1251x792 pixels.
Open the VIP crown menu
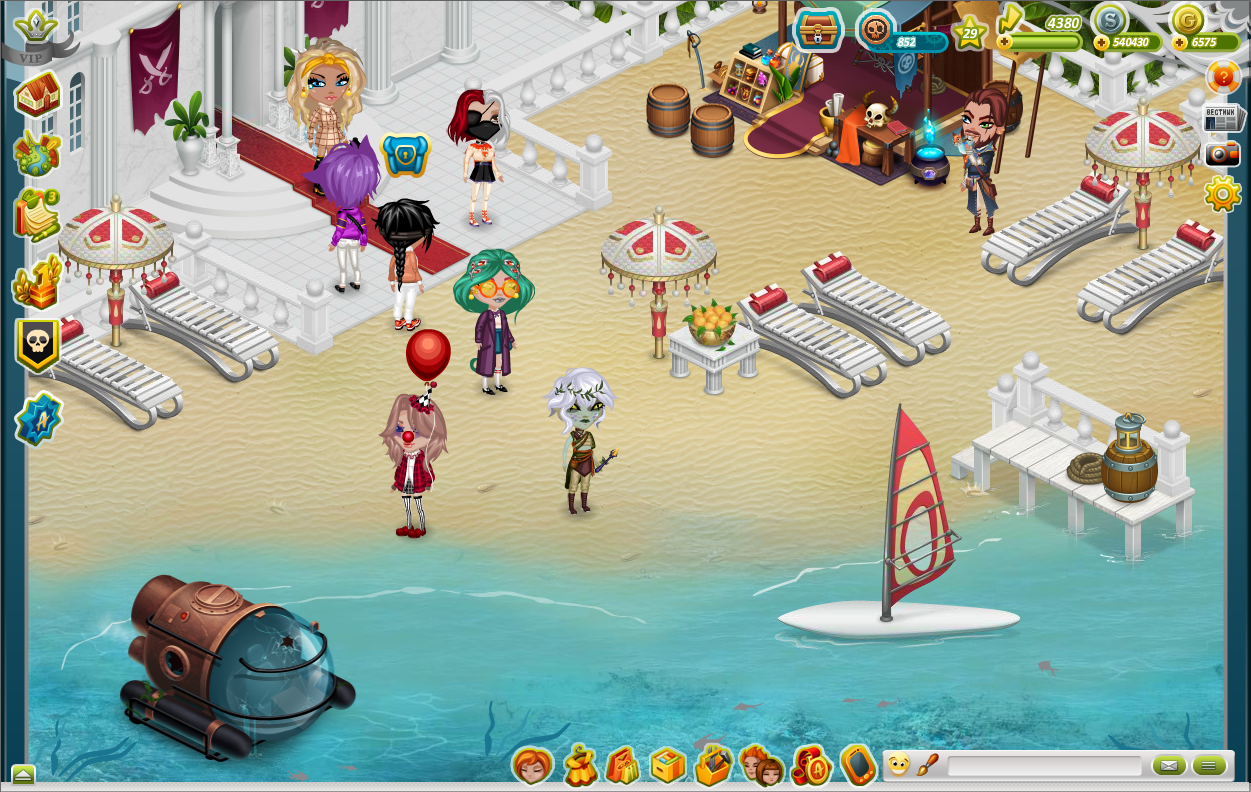[x=38, y=30]
